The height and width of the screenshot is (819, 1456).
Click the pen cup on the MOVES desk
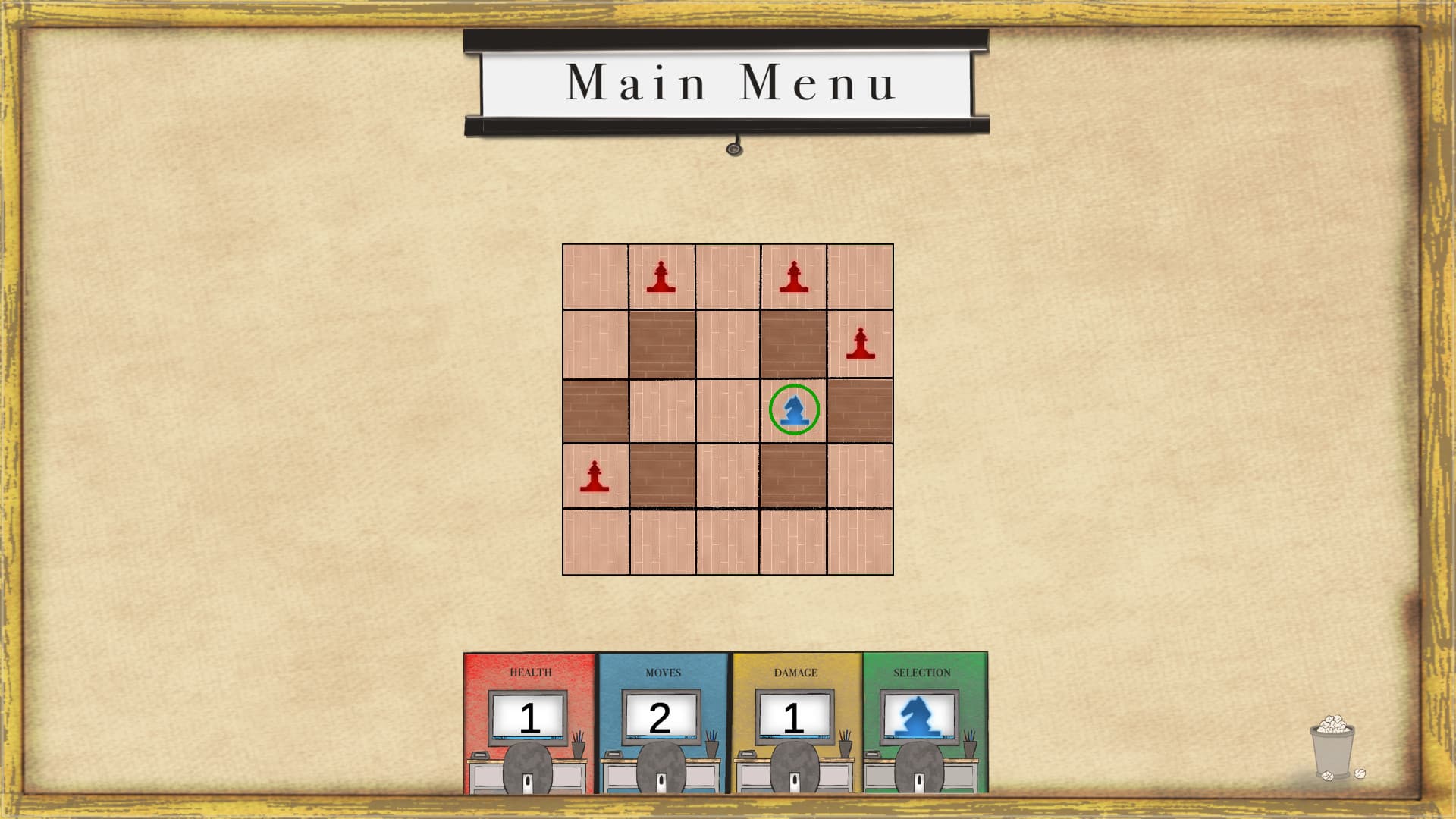tap(711, 748)
